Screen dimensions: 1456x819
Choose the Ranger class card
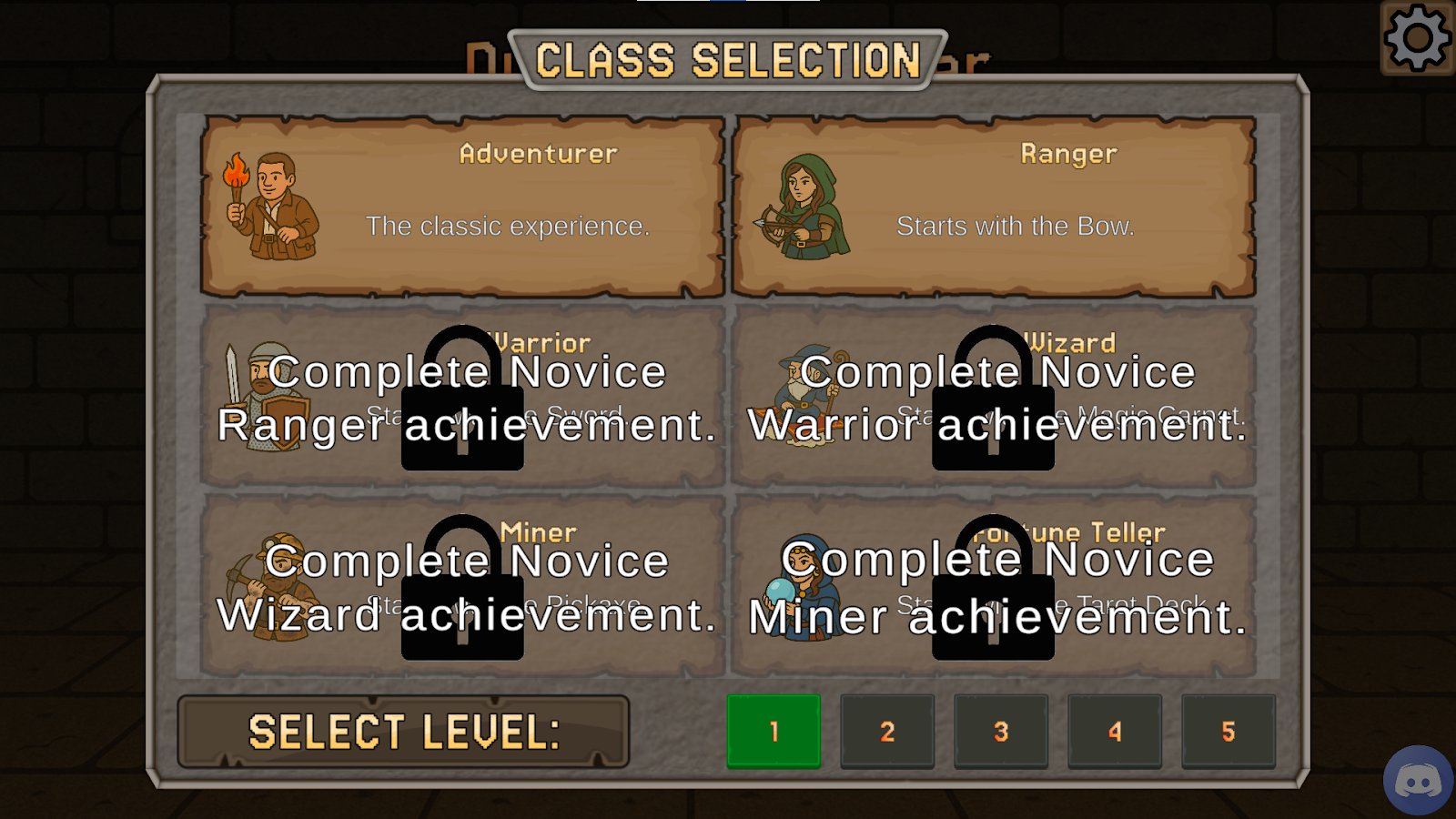(994, 206)
